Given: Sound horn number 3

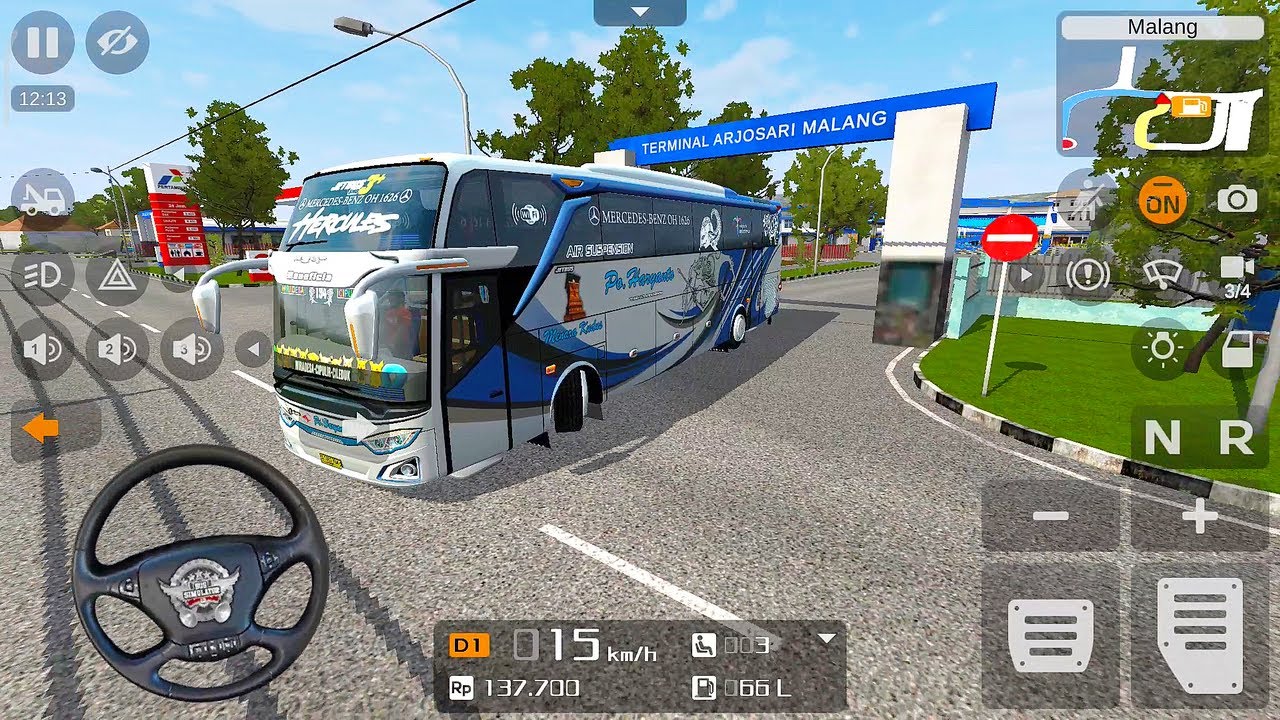Looking at the screenshot, I should (x=192, y=349).
